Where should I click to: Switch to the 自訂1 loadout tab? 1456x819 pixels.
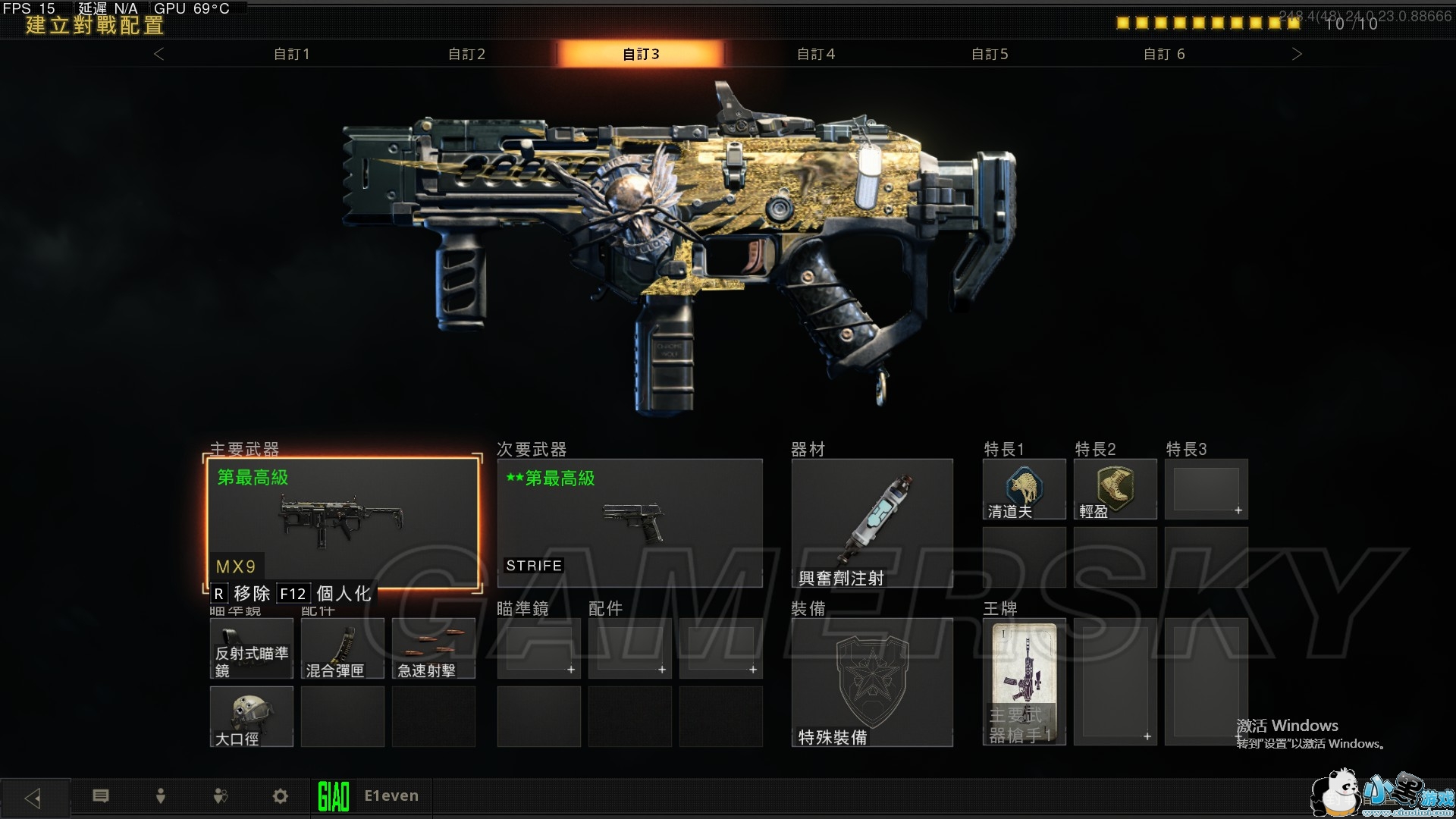(292, 54)
